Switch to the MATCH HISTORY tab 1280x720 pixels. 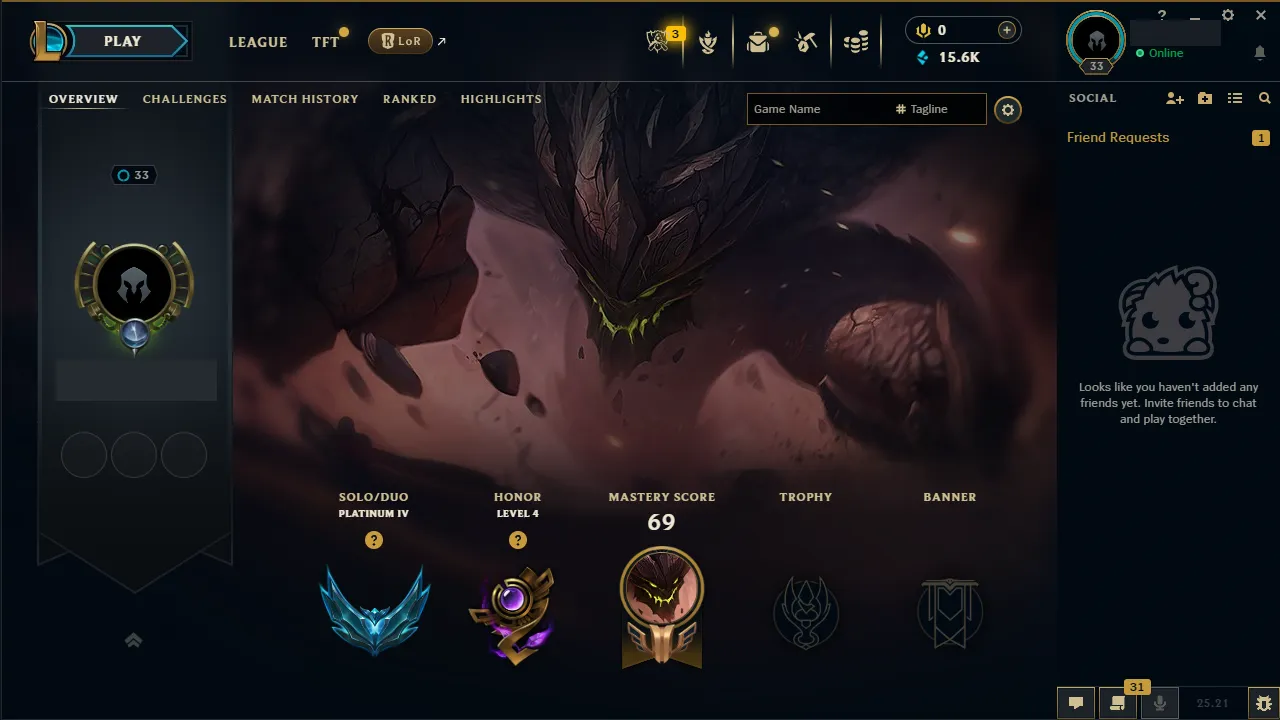pos(305,99)
